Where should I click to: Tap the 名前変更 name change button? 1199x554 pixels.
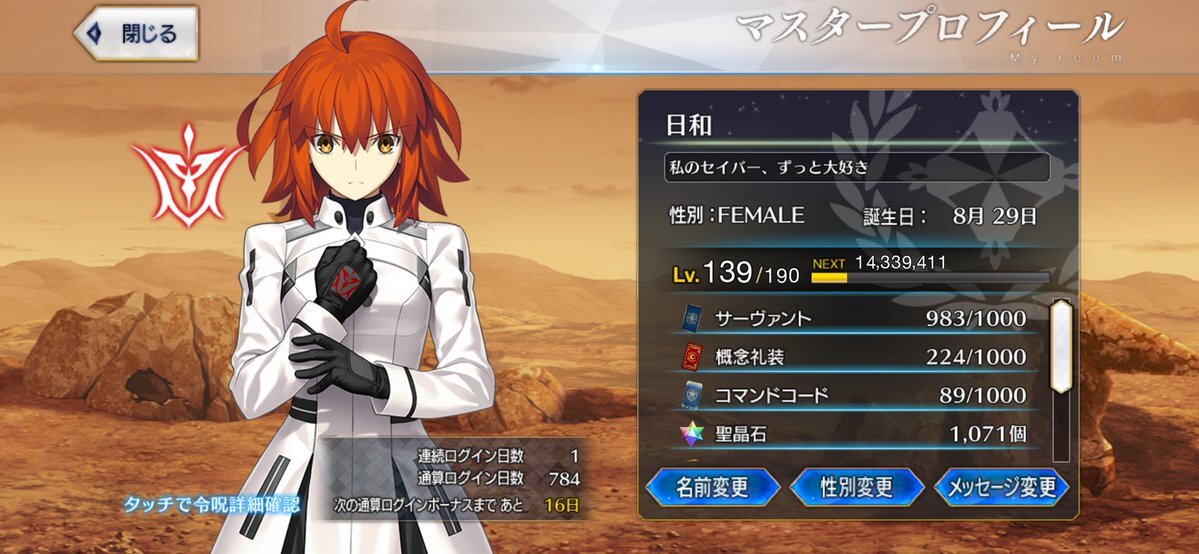712,487
